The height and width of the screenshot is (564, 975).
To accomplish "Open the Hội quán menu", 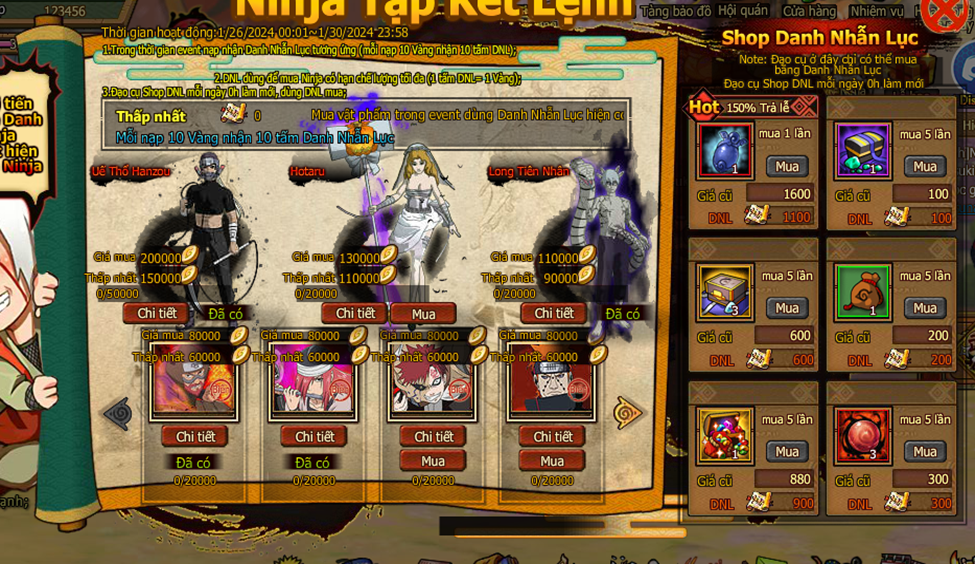I will [743, 11].
